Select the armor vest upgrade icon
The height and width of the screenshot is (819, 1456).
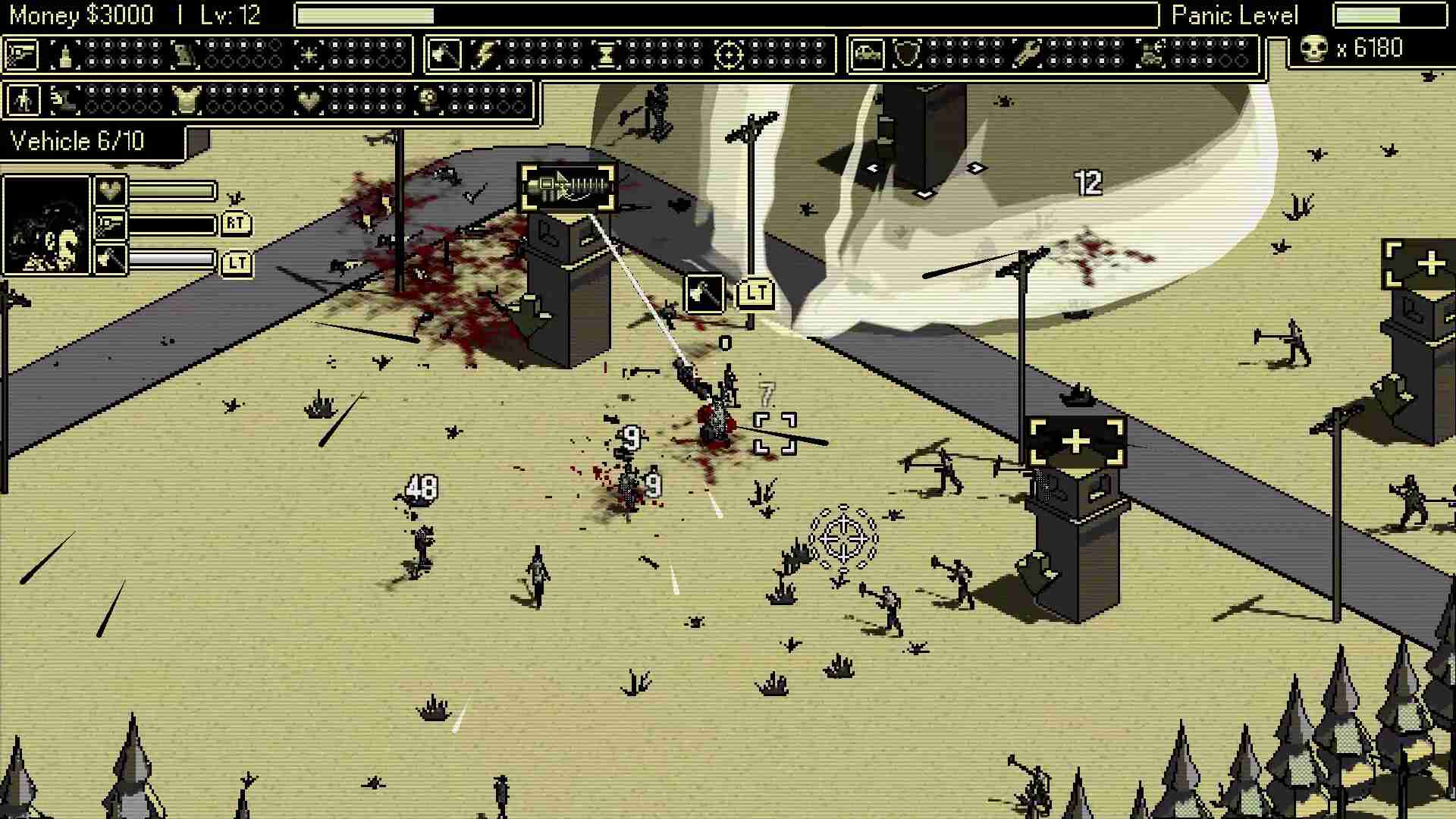[x=186, y=100]
